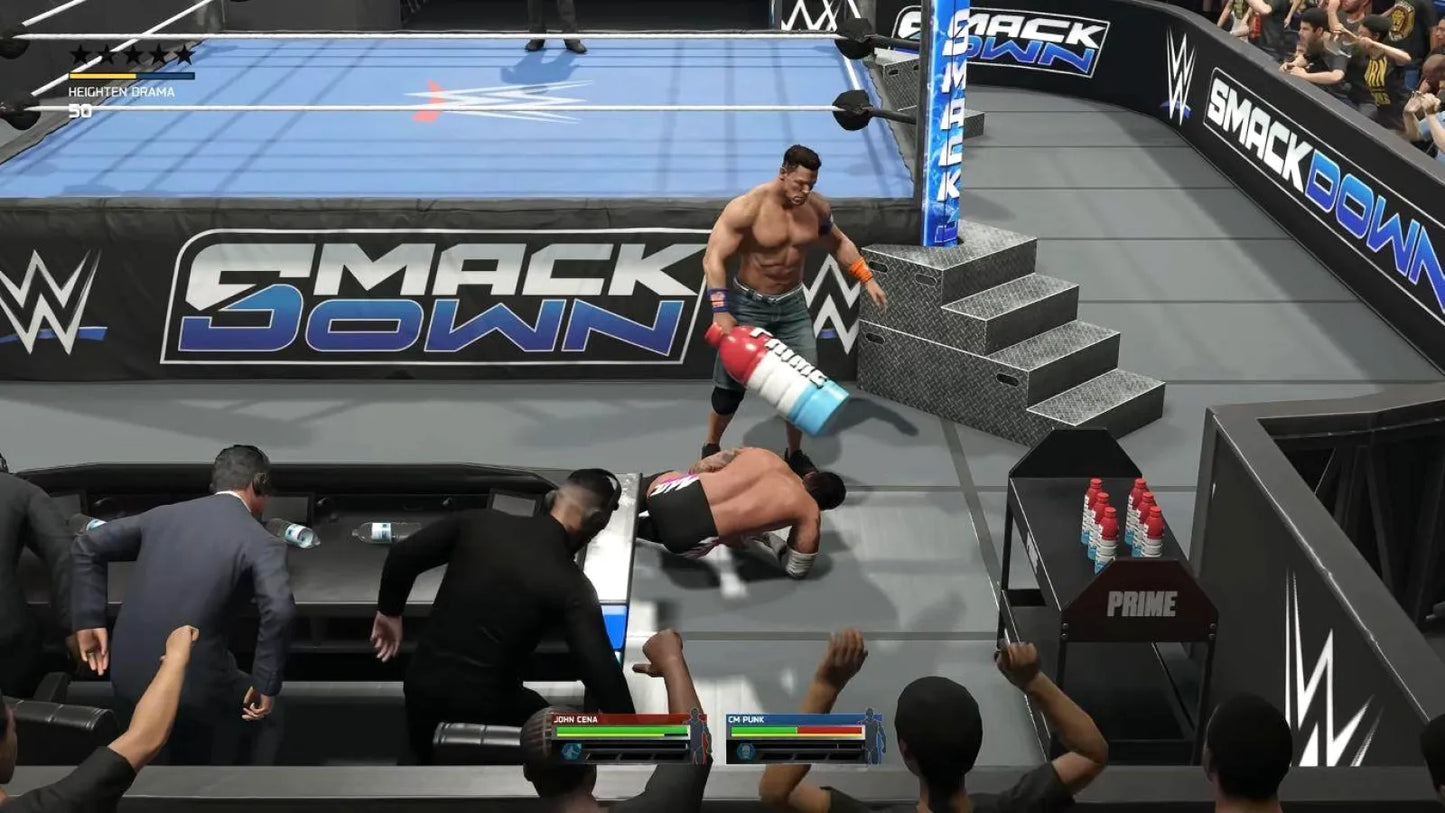Select the CM Punk finisher badge icon

(x=746, y=751)
